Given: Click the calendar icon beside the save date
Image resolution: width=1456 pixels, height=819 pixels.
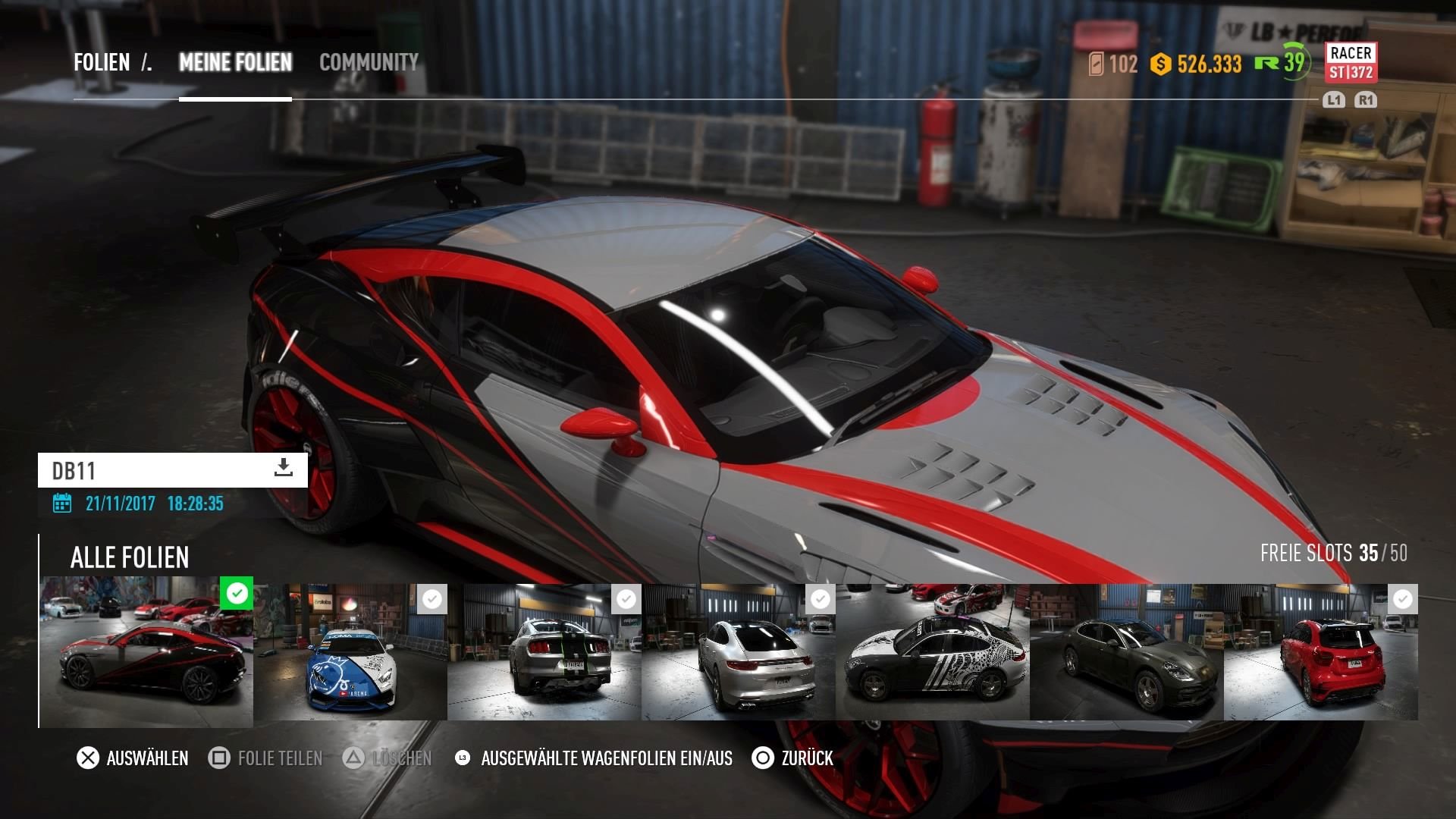Looking at the screenshot, I should coord(62,503).
